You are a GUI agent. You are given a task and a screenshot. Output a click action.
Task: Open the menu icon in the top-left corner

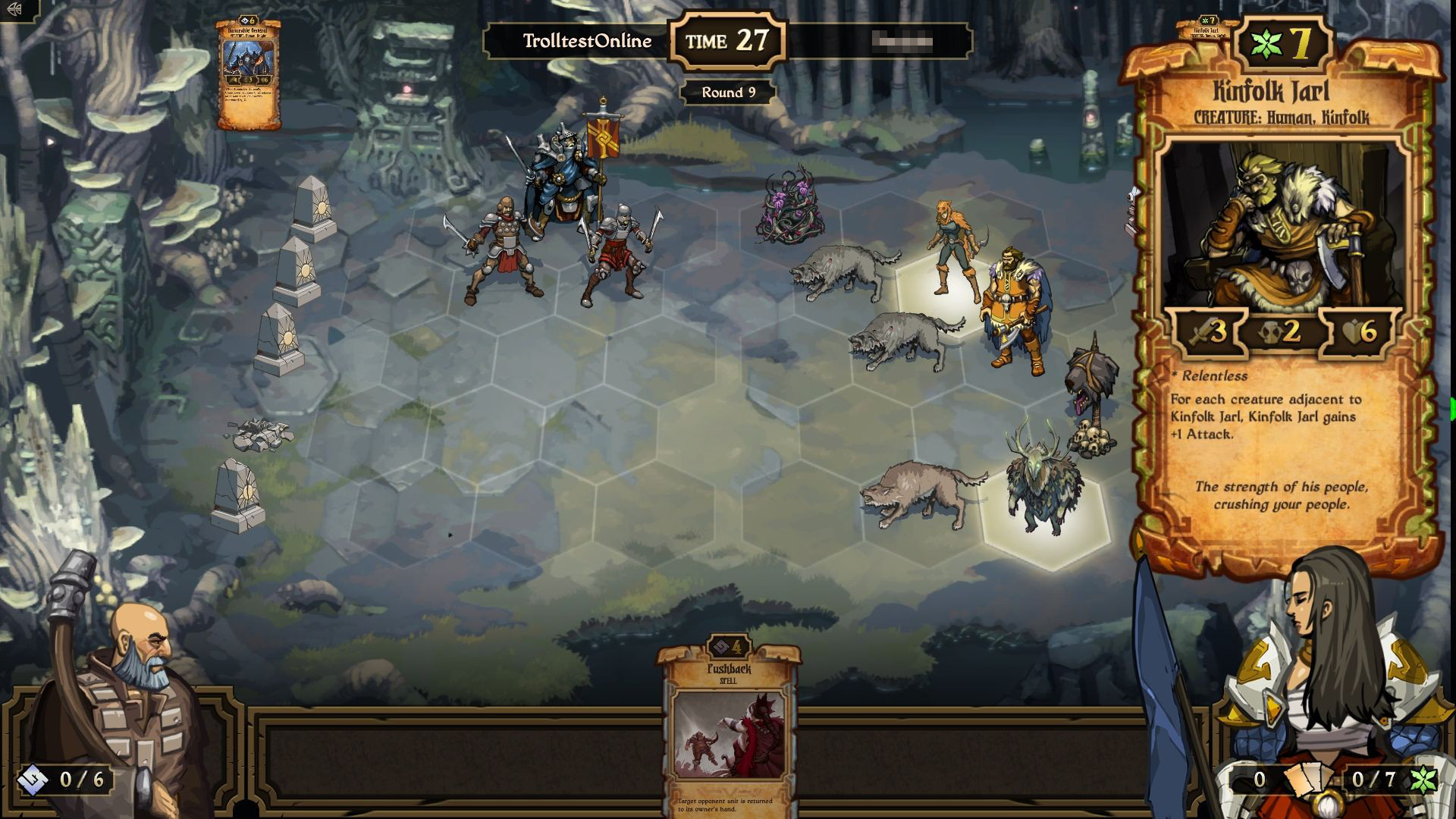click(x=17, y=11)
